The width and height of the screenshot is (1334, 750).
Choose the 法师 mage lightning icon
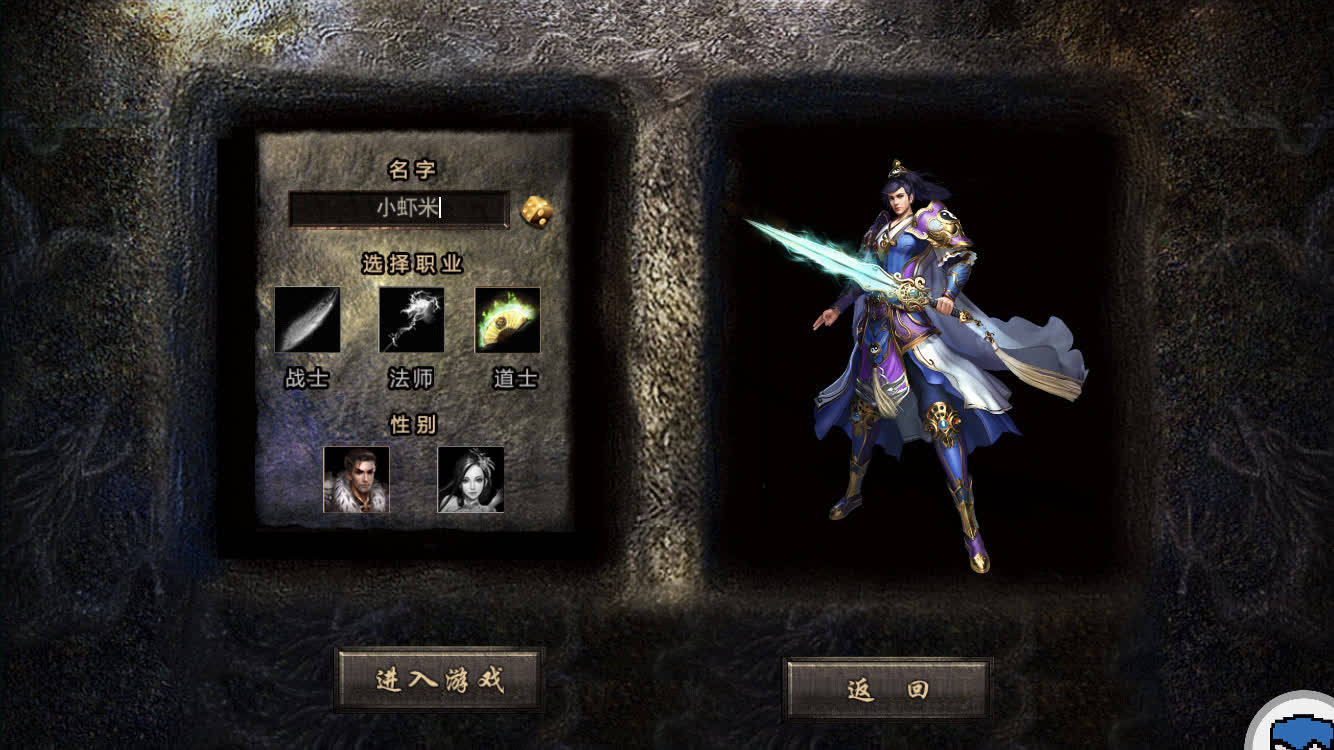click(x=411, y=320)
